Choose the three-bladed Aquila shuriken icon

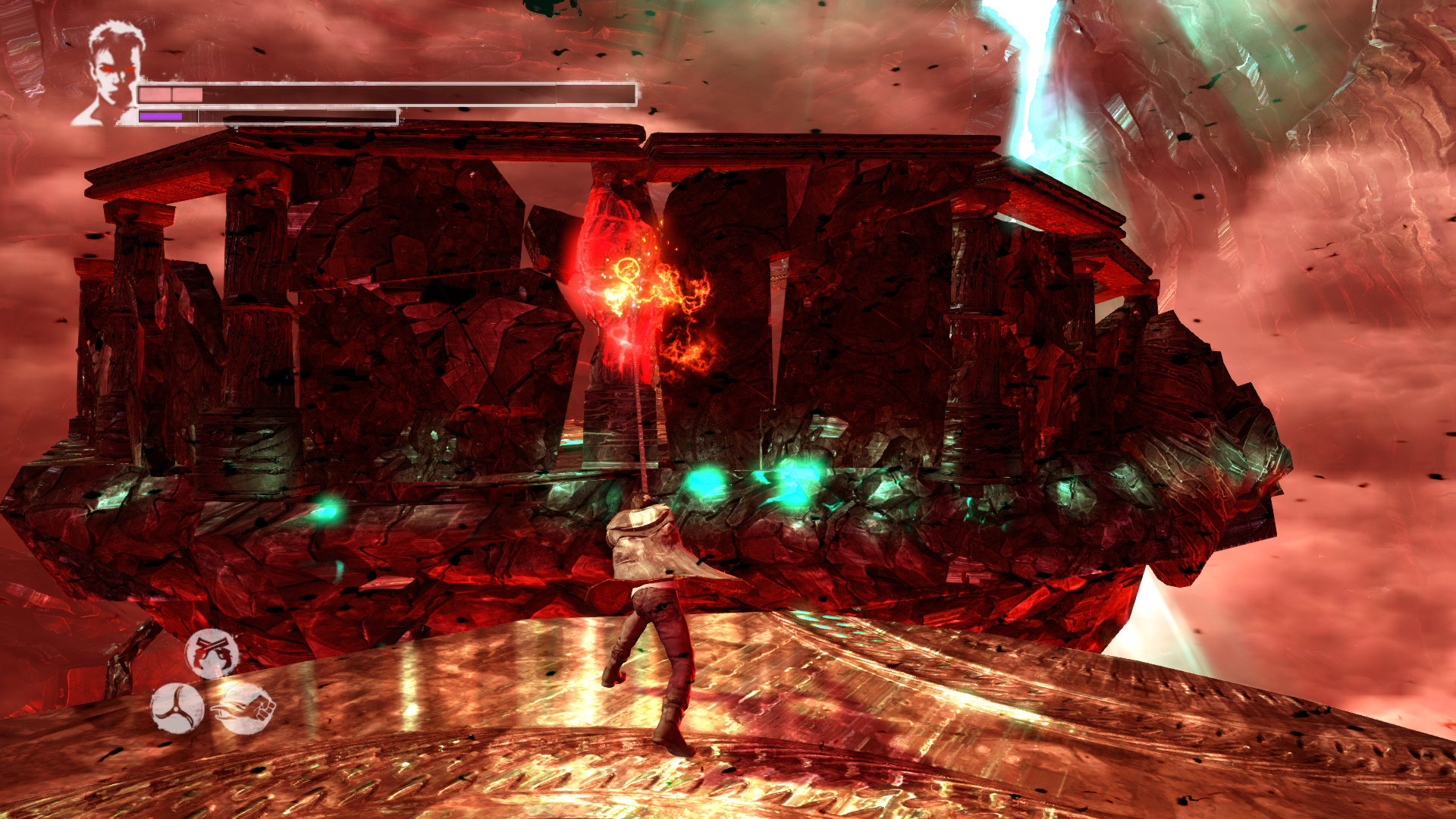177,708
